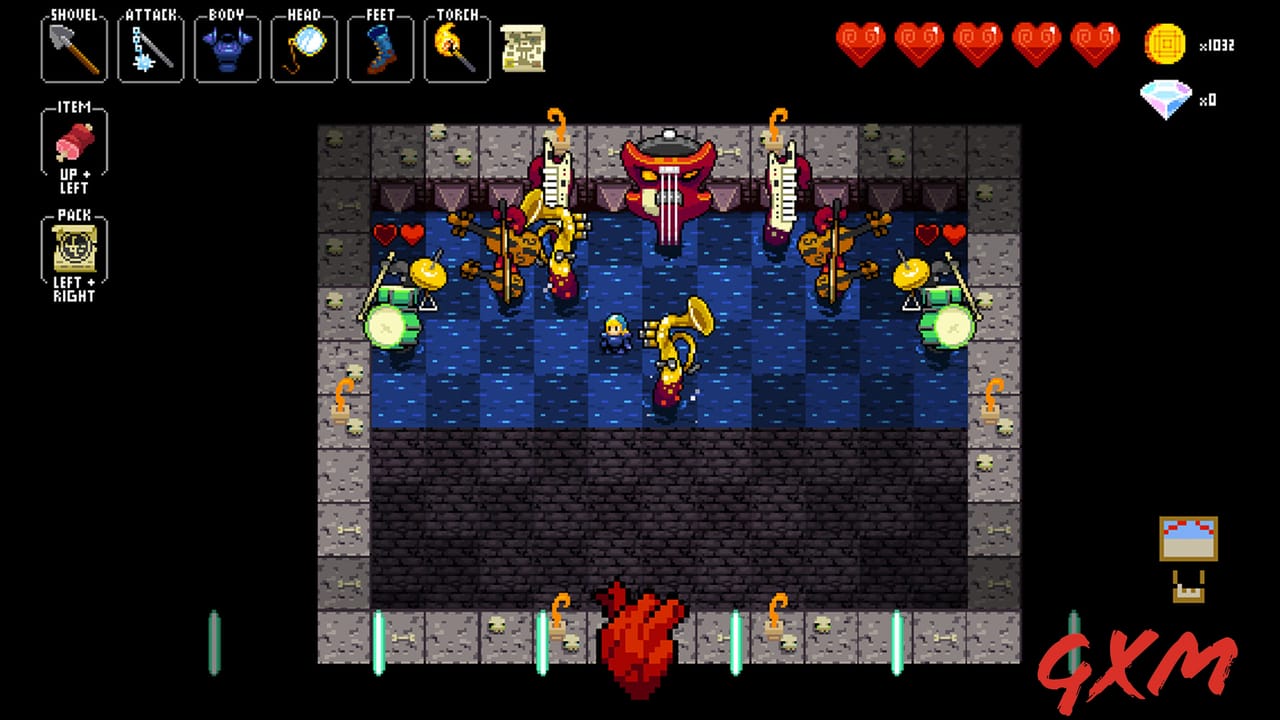1280x720 pixels.
Task: Click the blue boots in the Feet slot
Action: [380, 47]
